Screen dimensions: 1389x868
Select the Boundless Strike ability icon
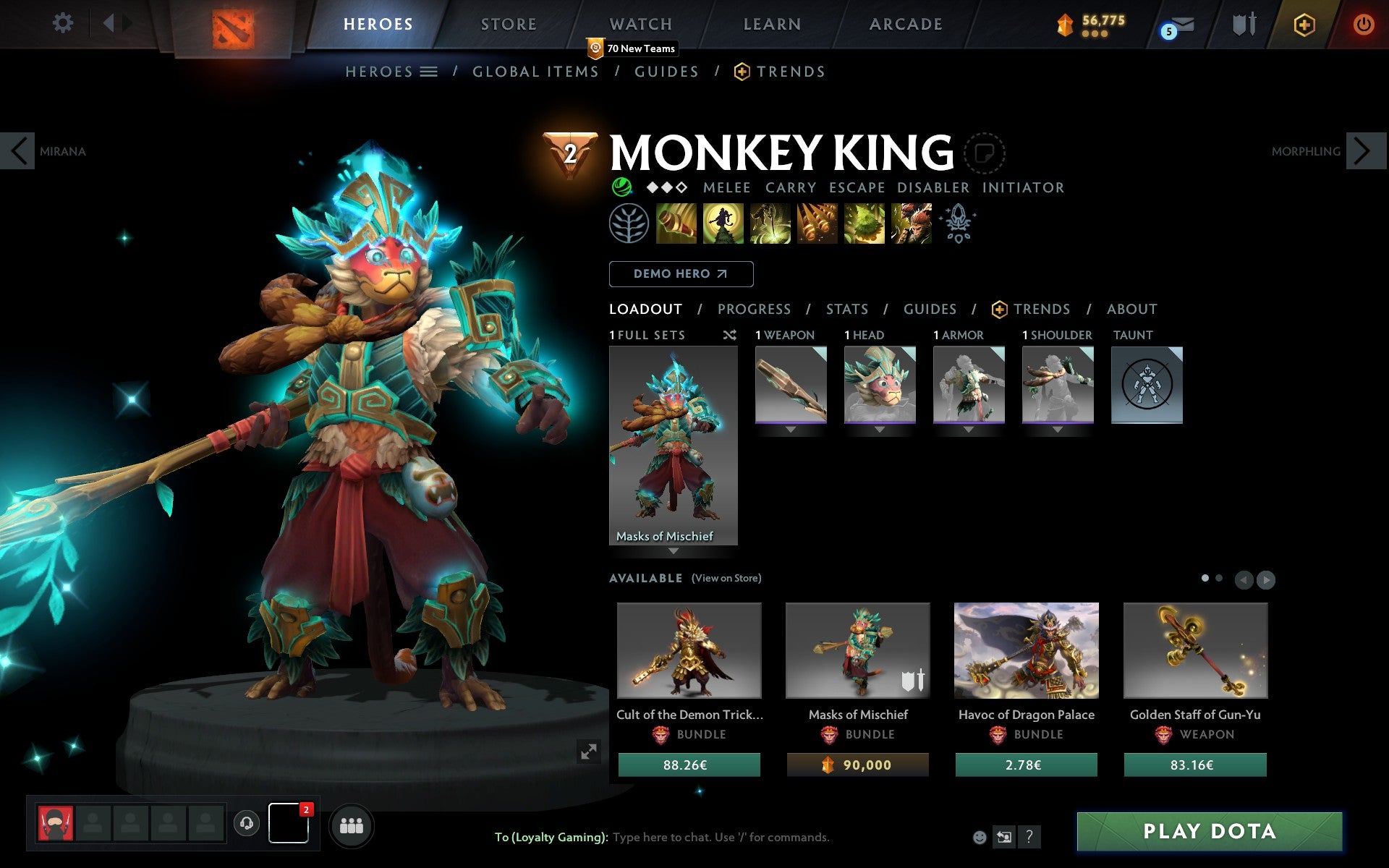pyautogui.click(x=676, y=224)
